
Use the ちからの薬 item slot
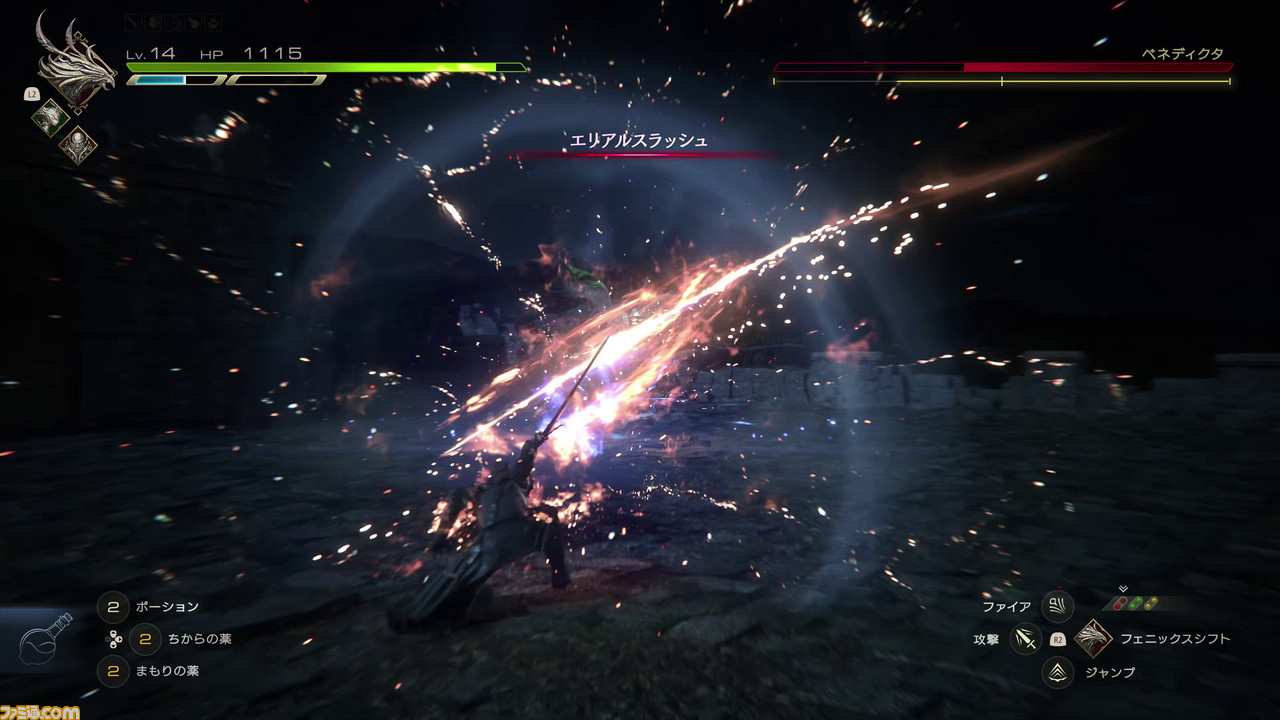pyautogui.click(x=145, y=638)
